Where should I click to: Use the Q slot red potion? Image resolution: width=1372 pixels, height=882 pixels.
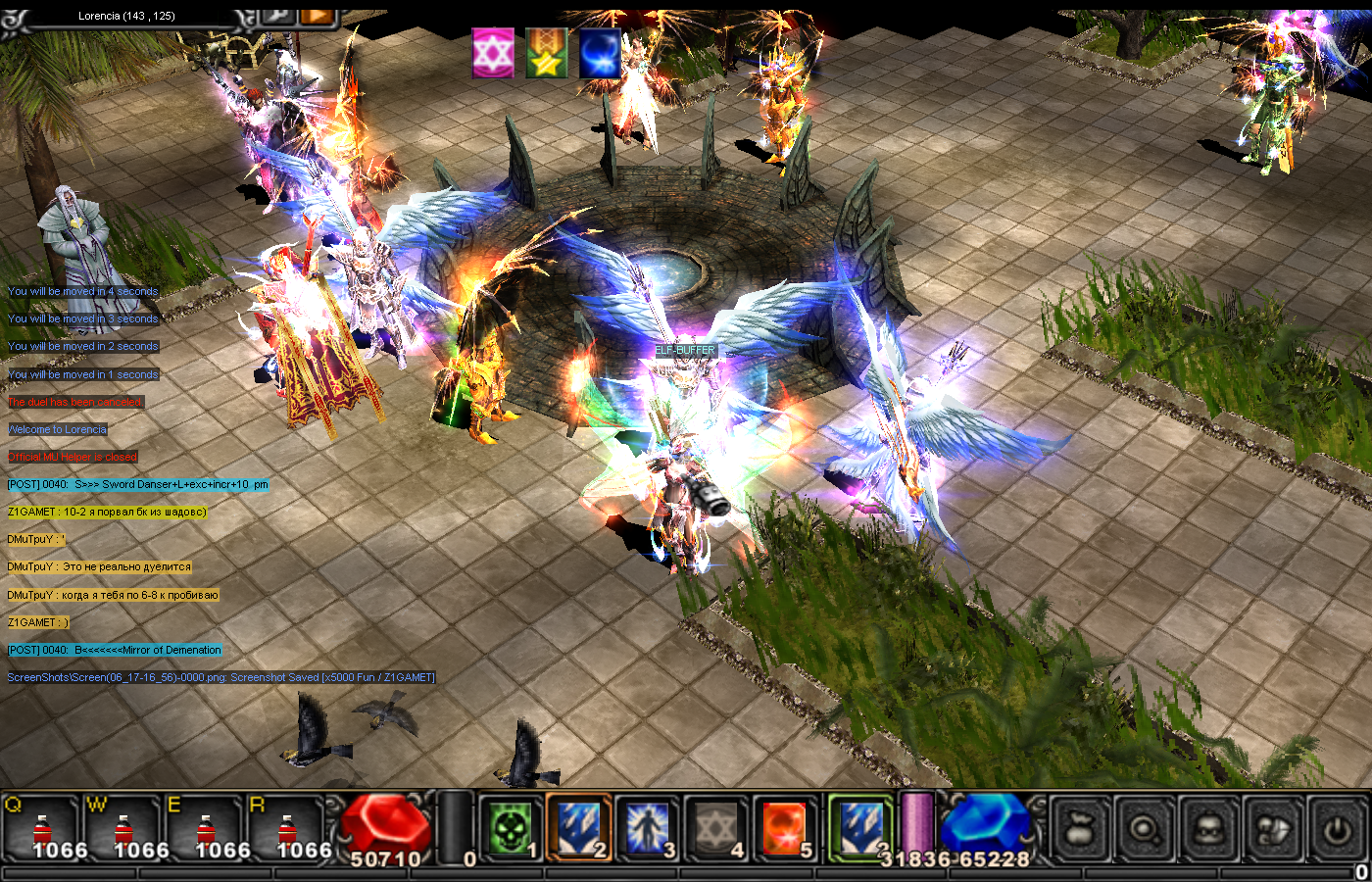(40, 830)
